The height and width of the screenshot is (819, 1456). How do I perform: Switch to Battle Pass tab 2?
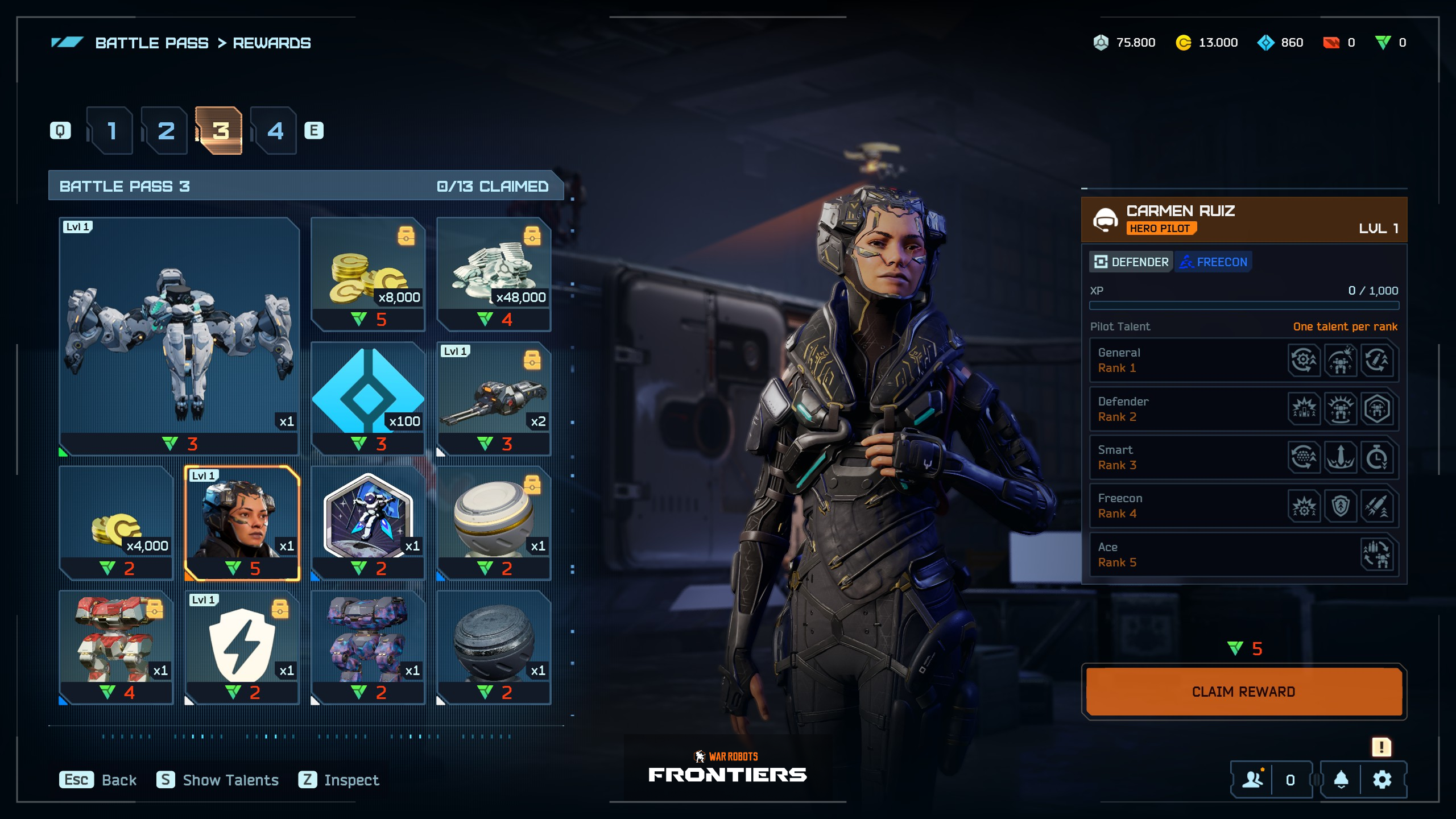166,131
